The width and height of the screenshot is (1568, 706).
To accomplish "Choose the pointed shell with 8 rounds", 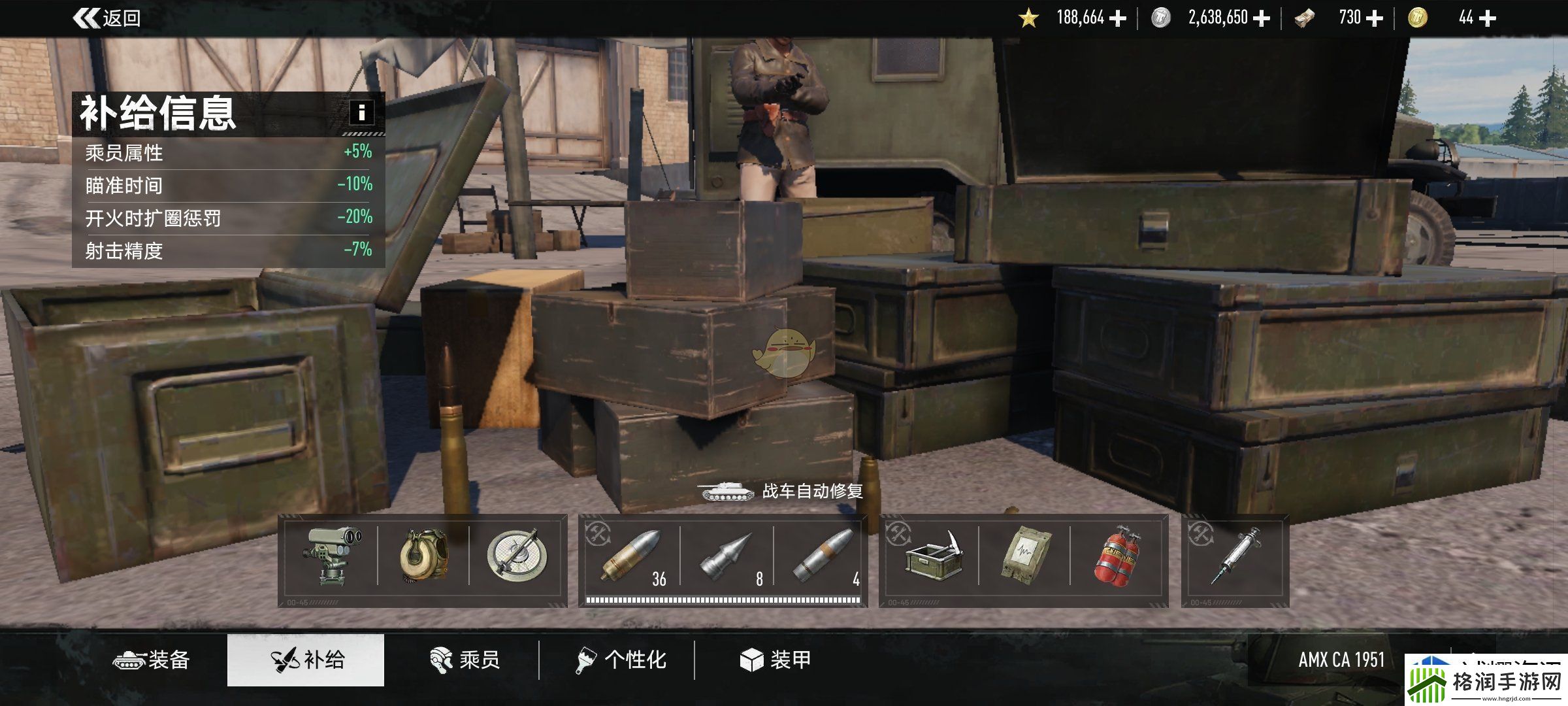I will [x=727, y=556].
